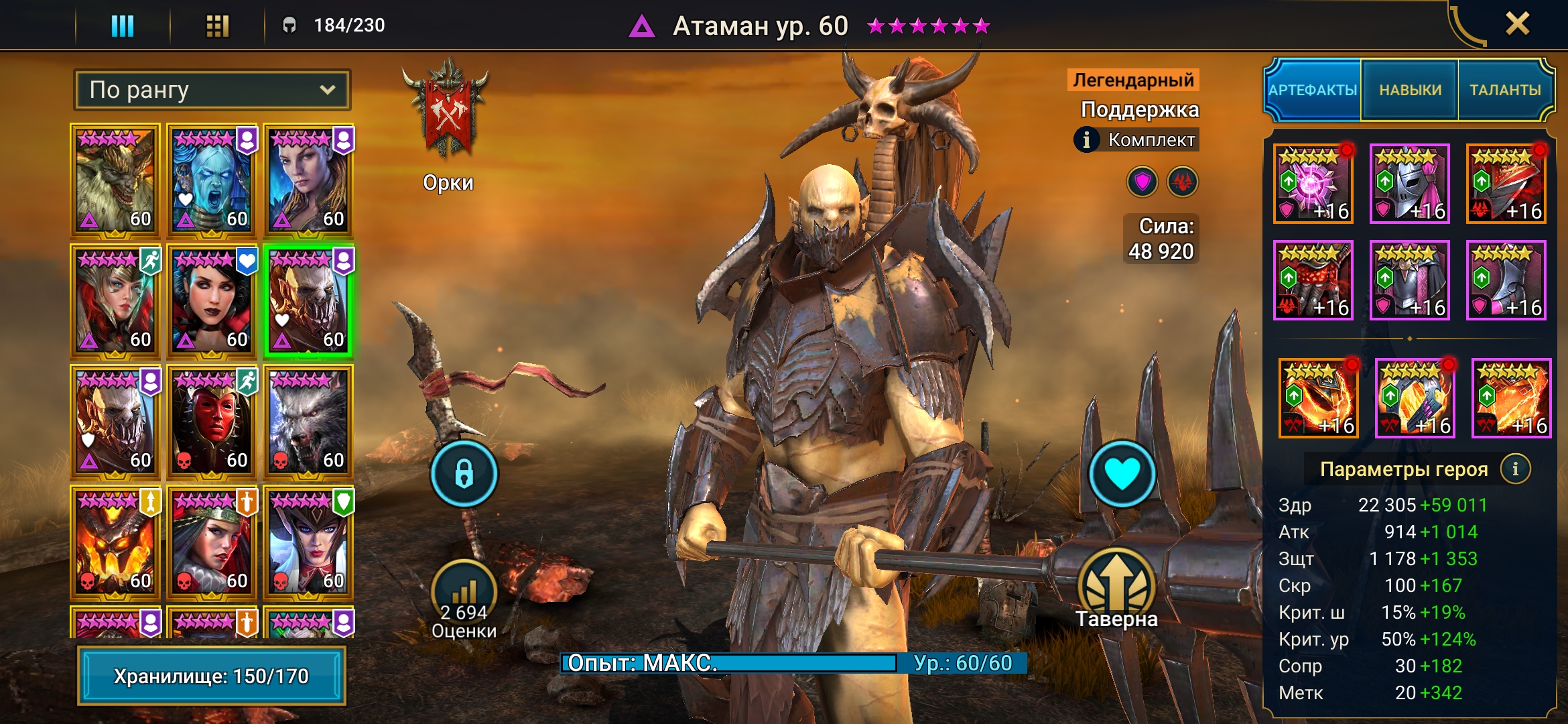Image resolution: width=1568 pixels, height=724 pixels.
Task: Open the По рангу sort dropdown
Action: point(212,90)
